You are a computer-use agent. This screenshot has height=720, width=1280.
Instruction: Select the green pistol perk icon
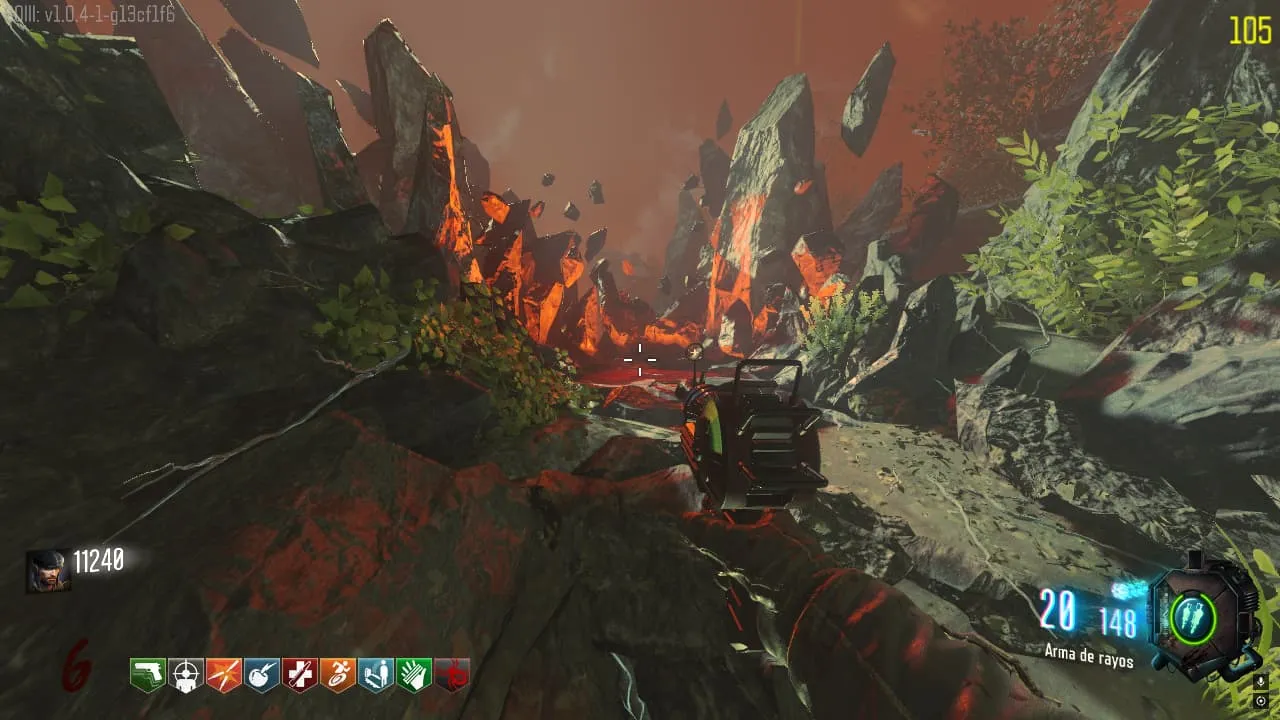[148, 675]
